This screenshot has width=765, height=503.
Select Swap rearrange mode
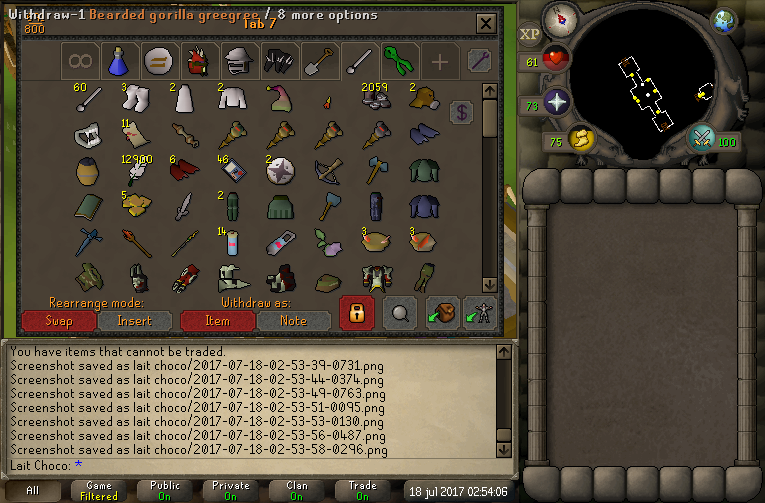click(58, 321)
